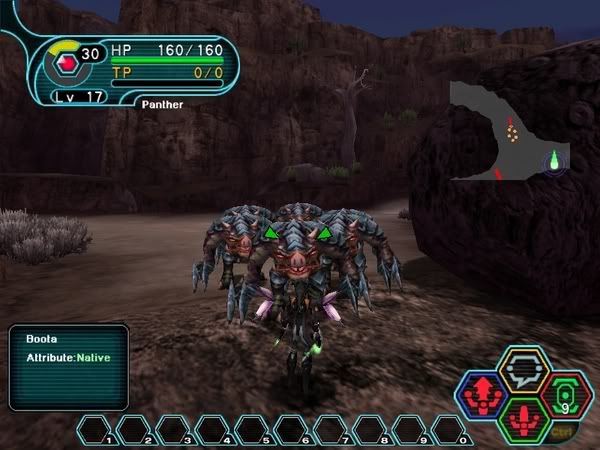The height and width of the screenshot is (450, 600).
Task: Choose quick-slot hexagon number 5
Action: (x=255, y=430)
